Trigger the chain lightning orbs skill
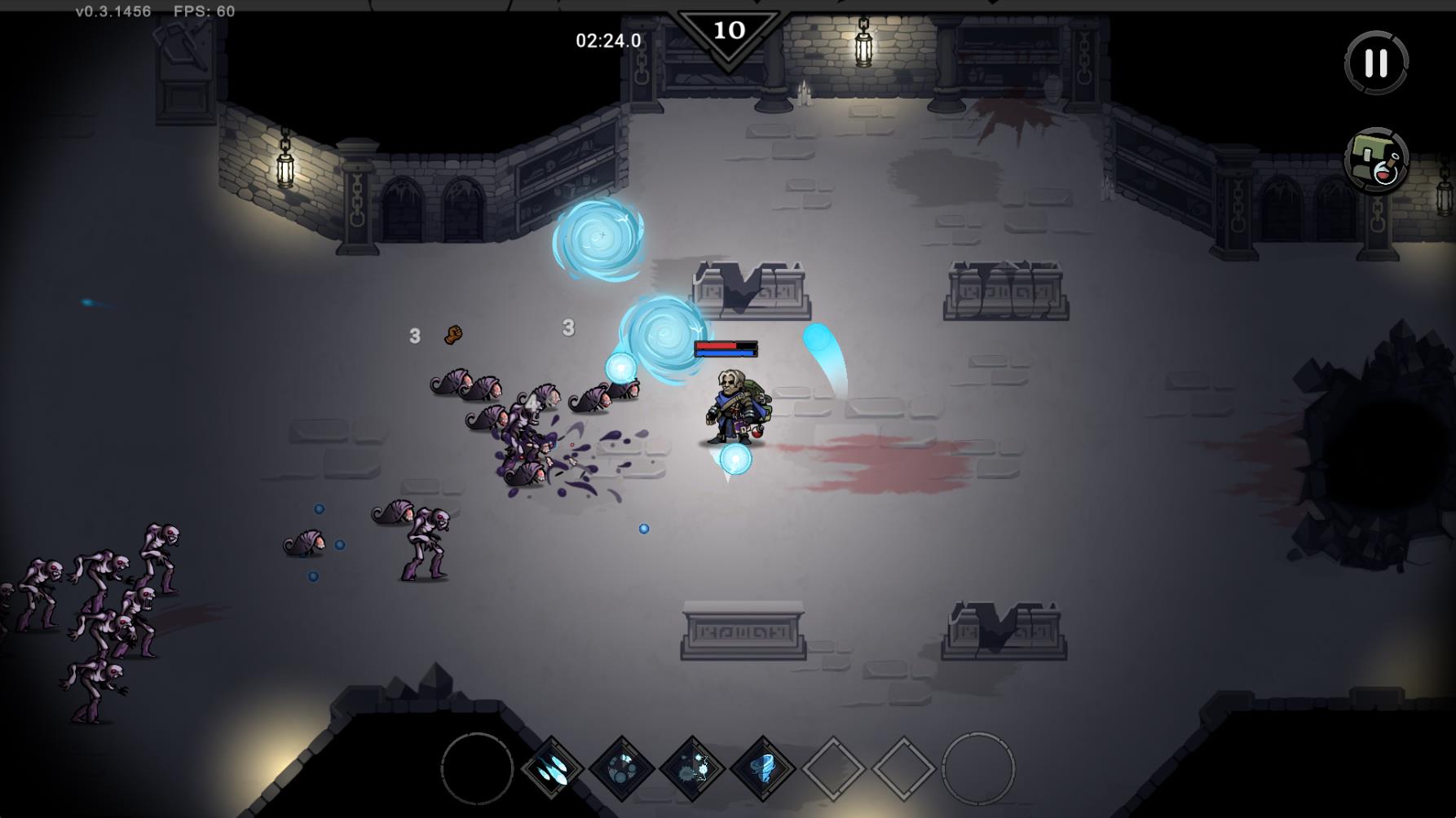 tap(693, 768)
